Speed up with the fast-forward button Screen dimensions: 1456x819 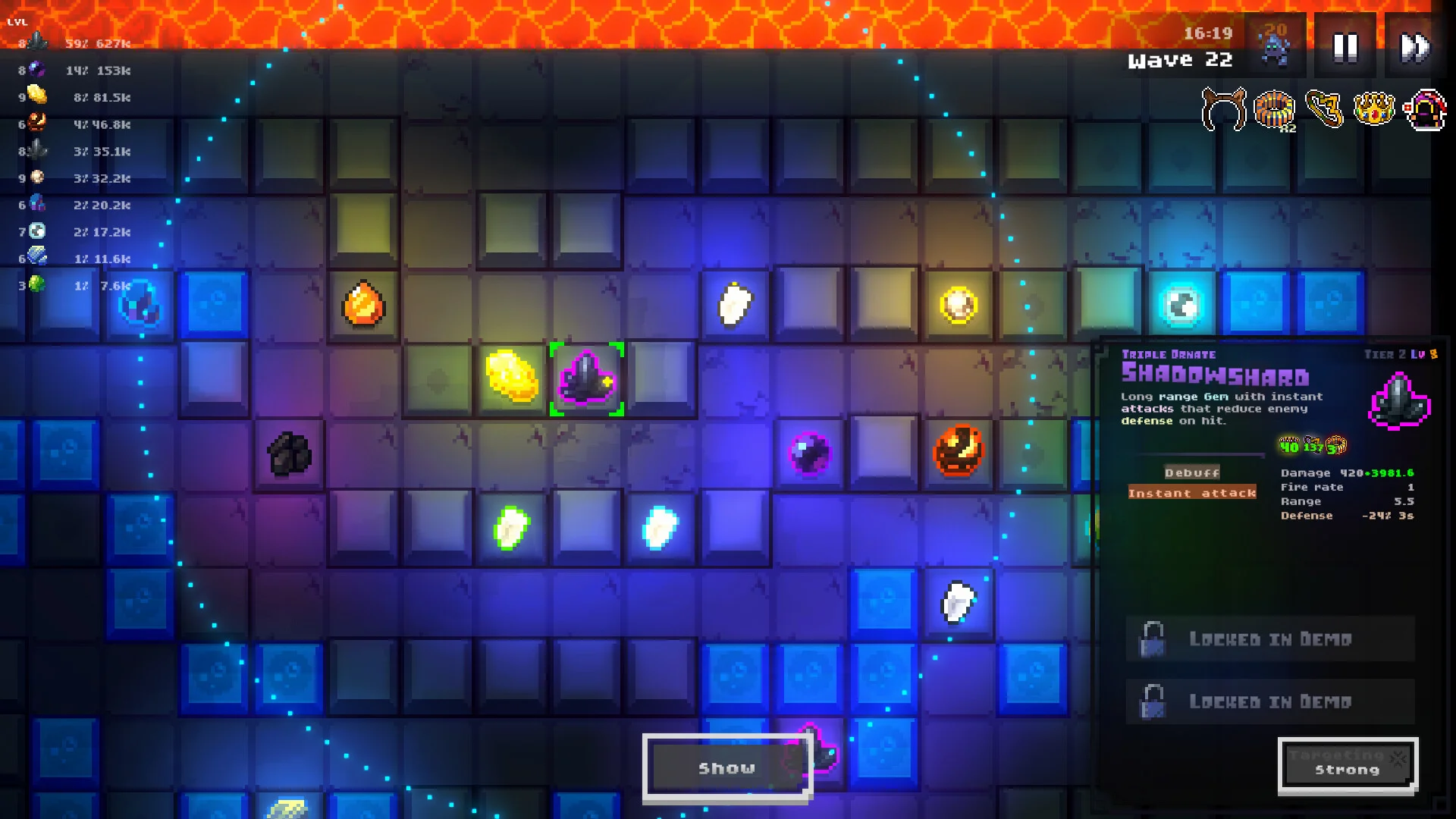(x=1414, y=47)
